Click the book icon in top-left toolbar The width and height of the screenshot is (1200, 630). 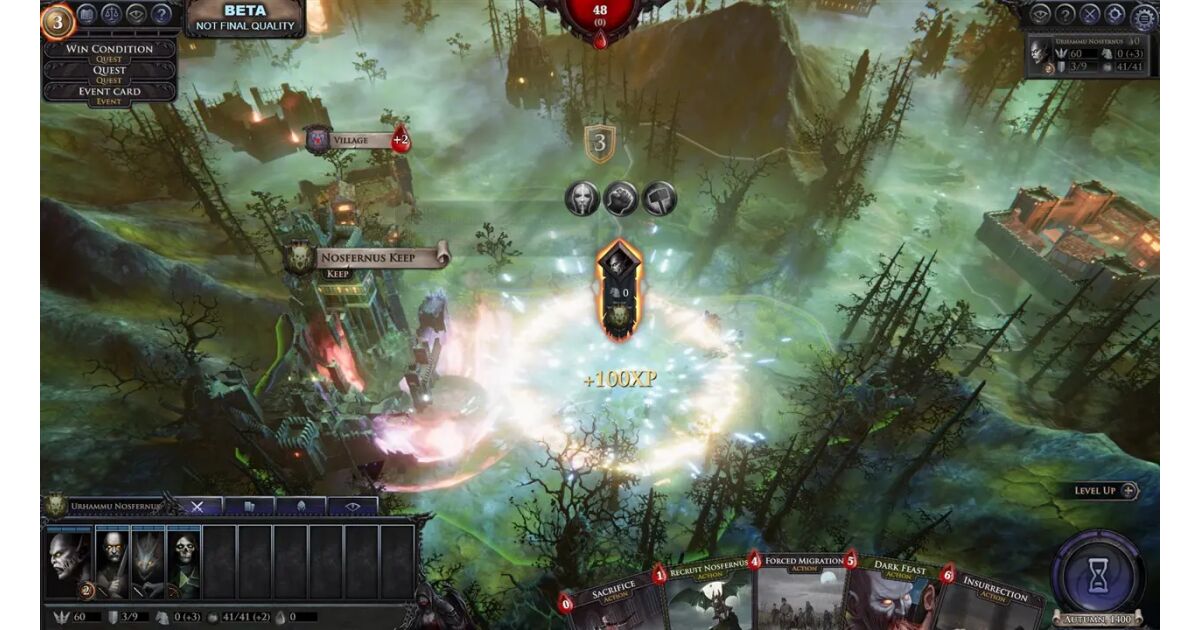(87, 14)
